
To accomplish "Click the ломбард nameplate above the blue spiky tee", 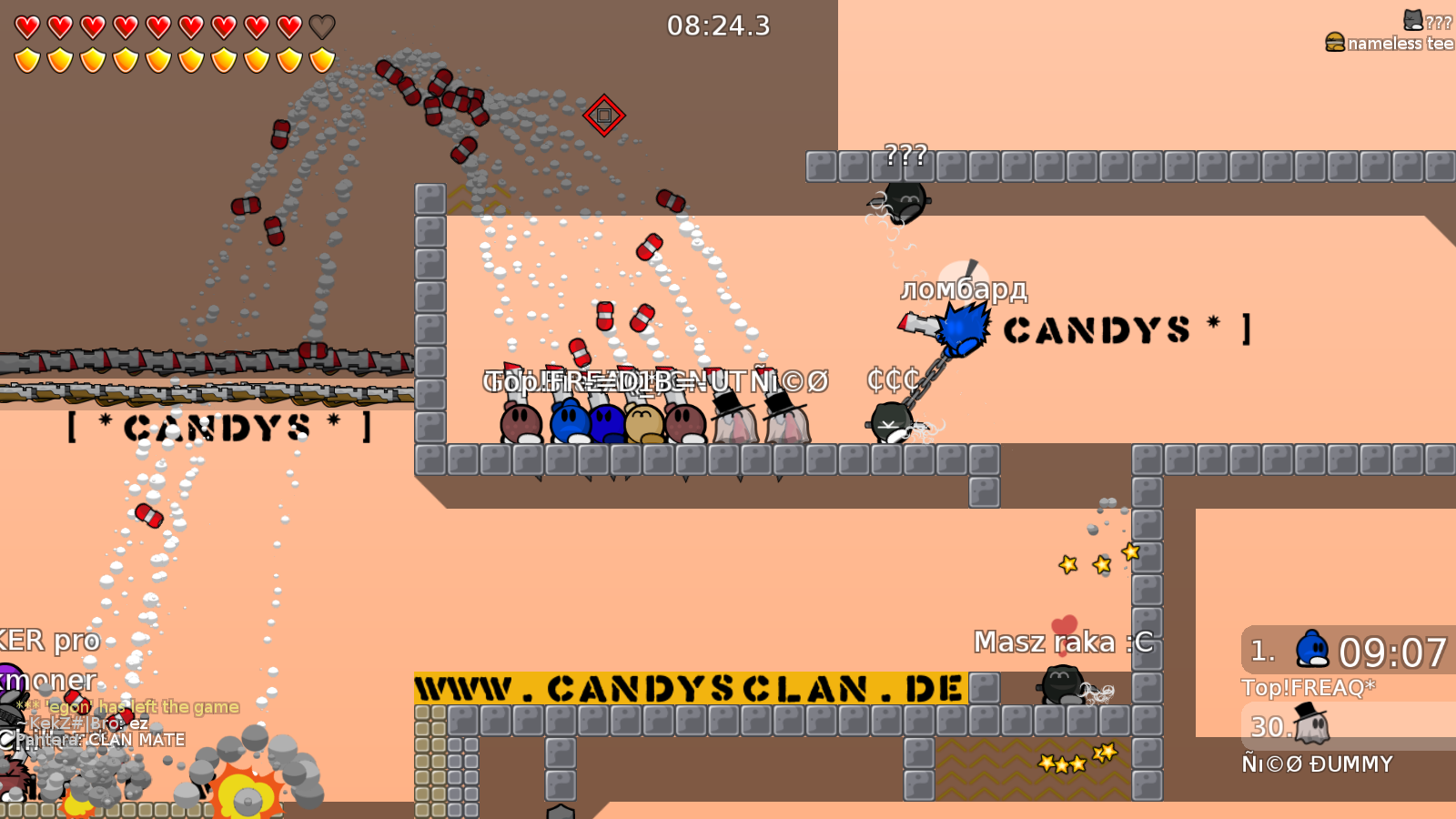I will [965, 288].
